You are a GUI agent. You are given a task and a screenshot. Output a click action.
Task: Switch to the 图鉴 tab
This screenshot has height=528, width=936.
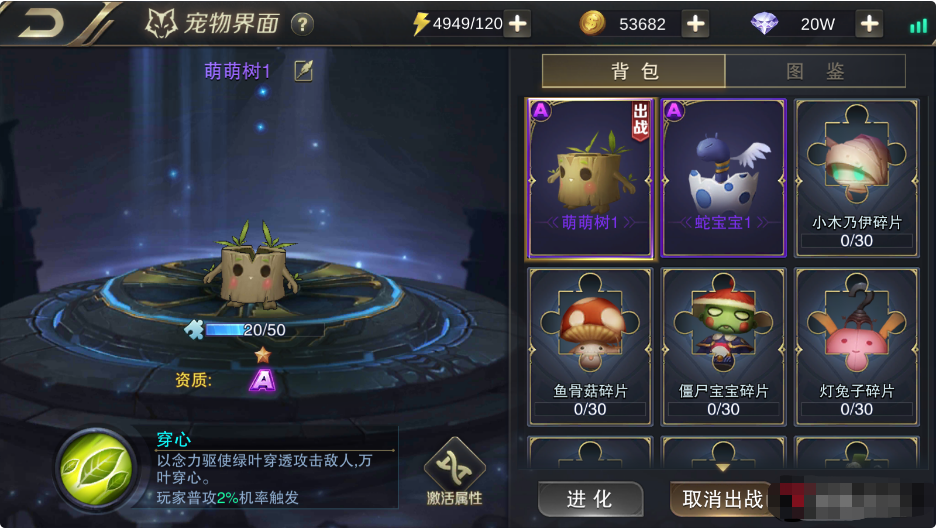815,71
